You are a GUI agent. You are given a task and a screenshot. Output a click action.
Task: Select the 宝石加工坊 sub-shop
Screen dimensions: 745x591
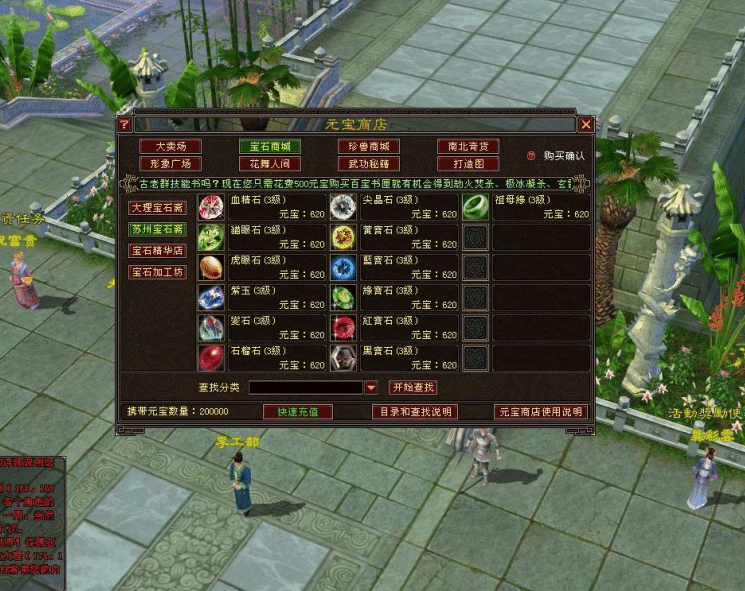tap(157, 272)
